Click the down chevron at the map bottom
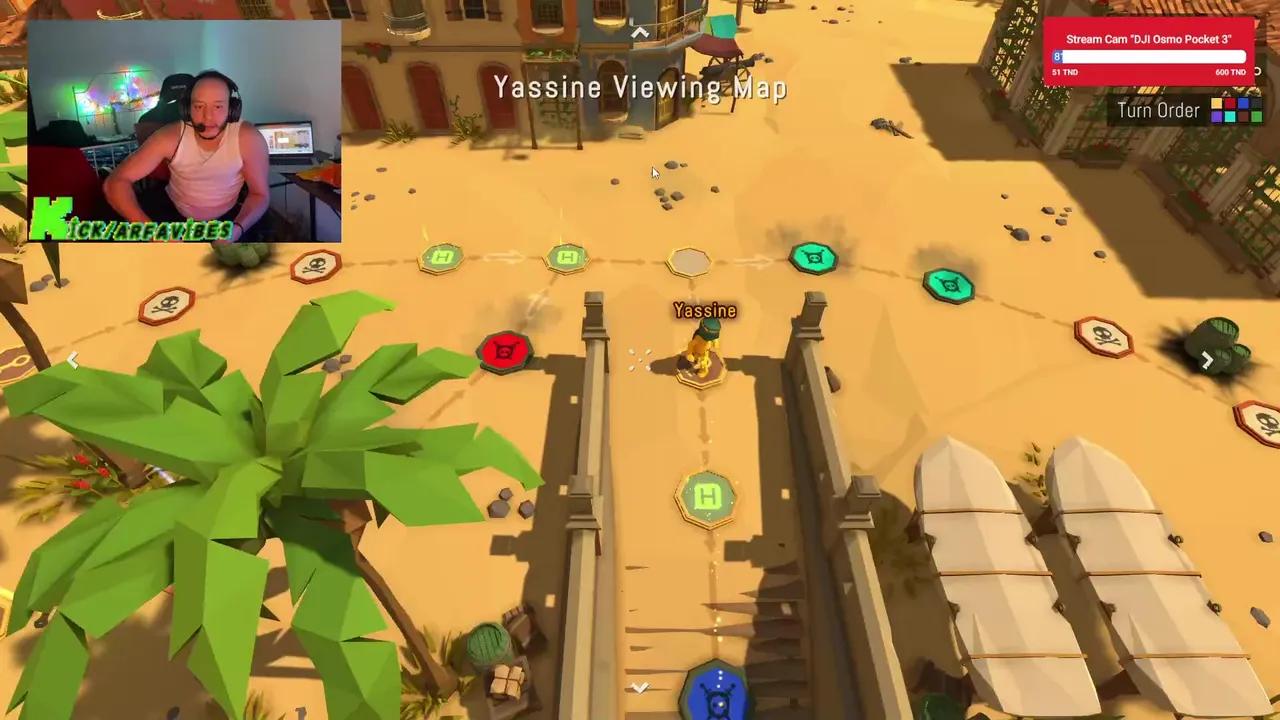1280x720 pixels. [x=639, y=688]
